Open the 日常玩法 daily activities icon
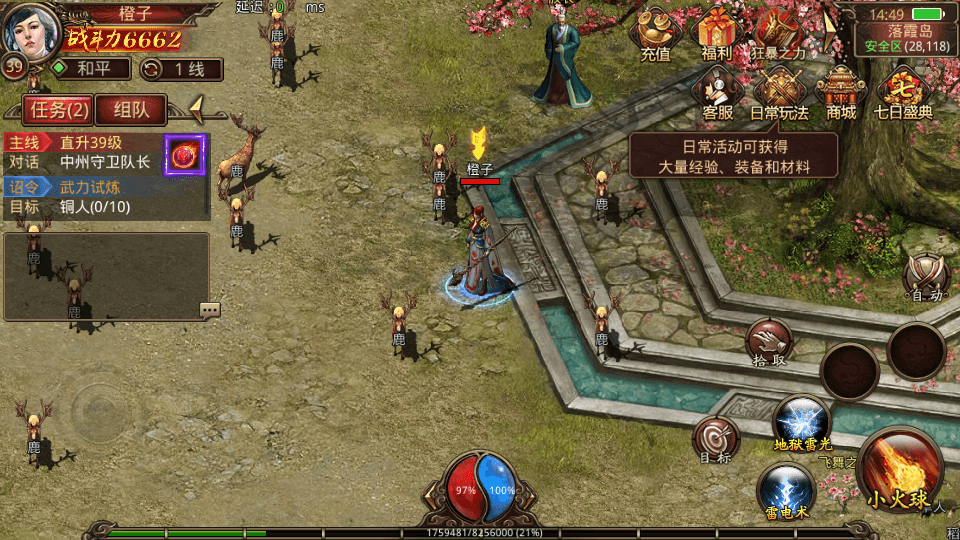960x540 pixels. [x=779, y=92]
